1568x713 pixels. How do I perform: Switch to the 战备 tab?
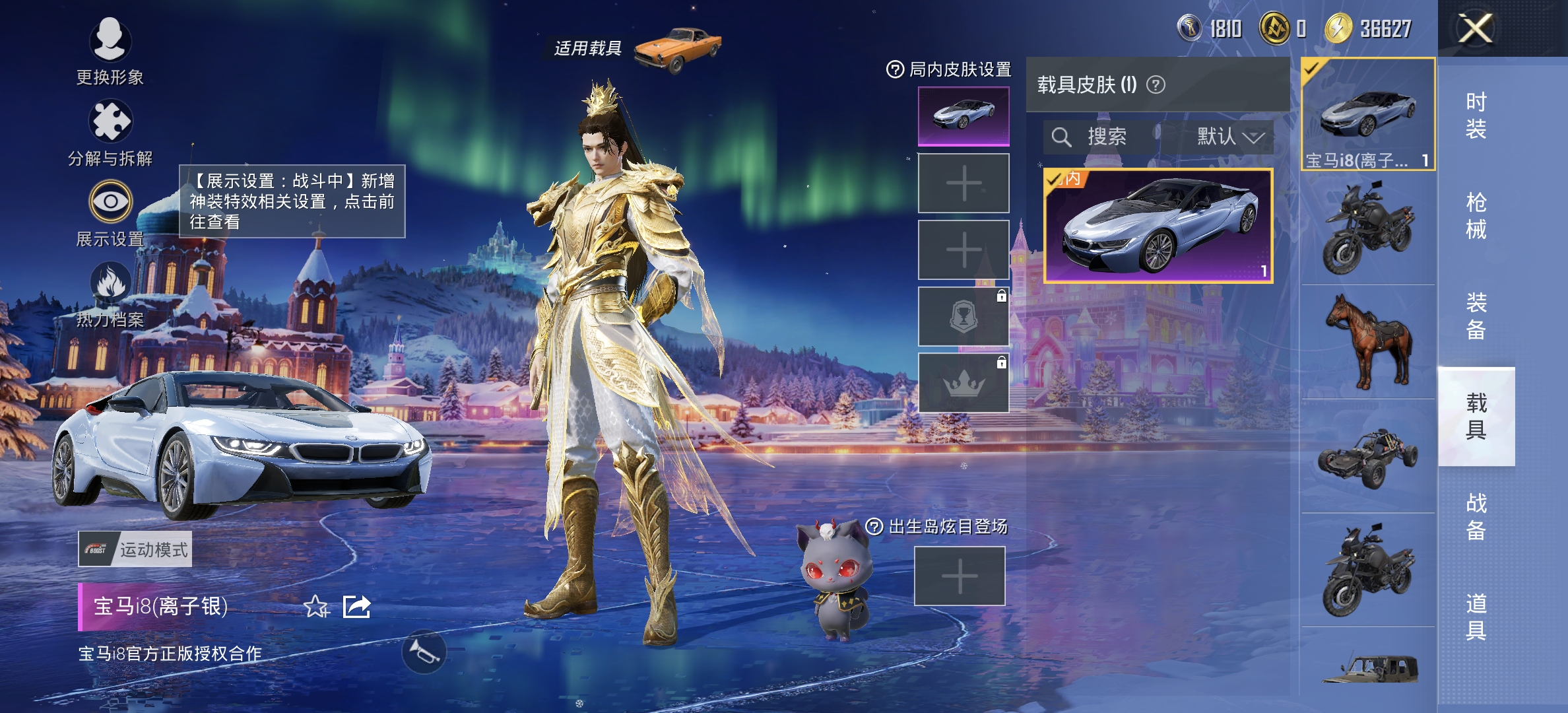pyautogui.click(x=1476, y=517)
